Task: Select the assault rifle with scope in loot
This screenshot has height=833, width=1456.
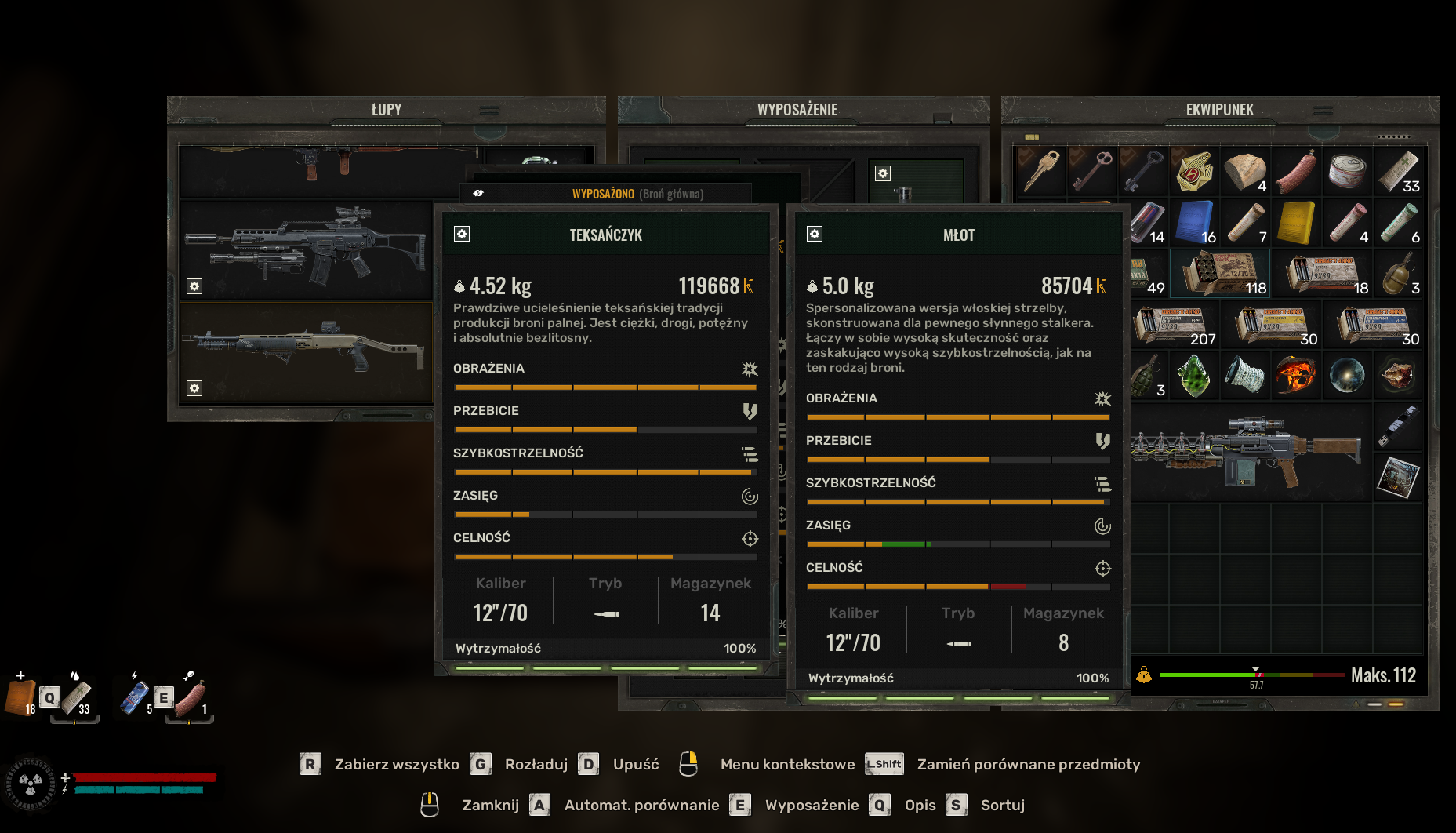Action: tap(306, 247)
